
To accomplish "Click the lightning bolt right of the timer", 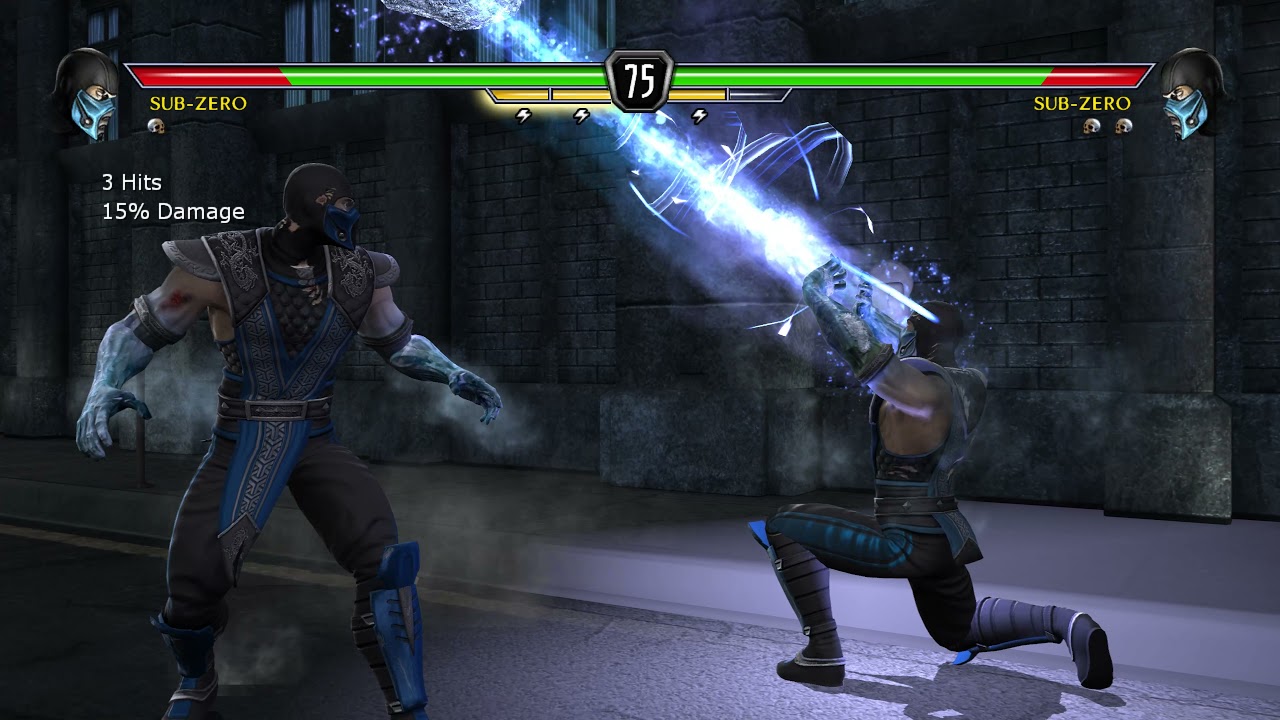I will tap(699, 115).
